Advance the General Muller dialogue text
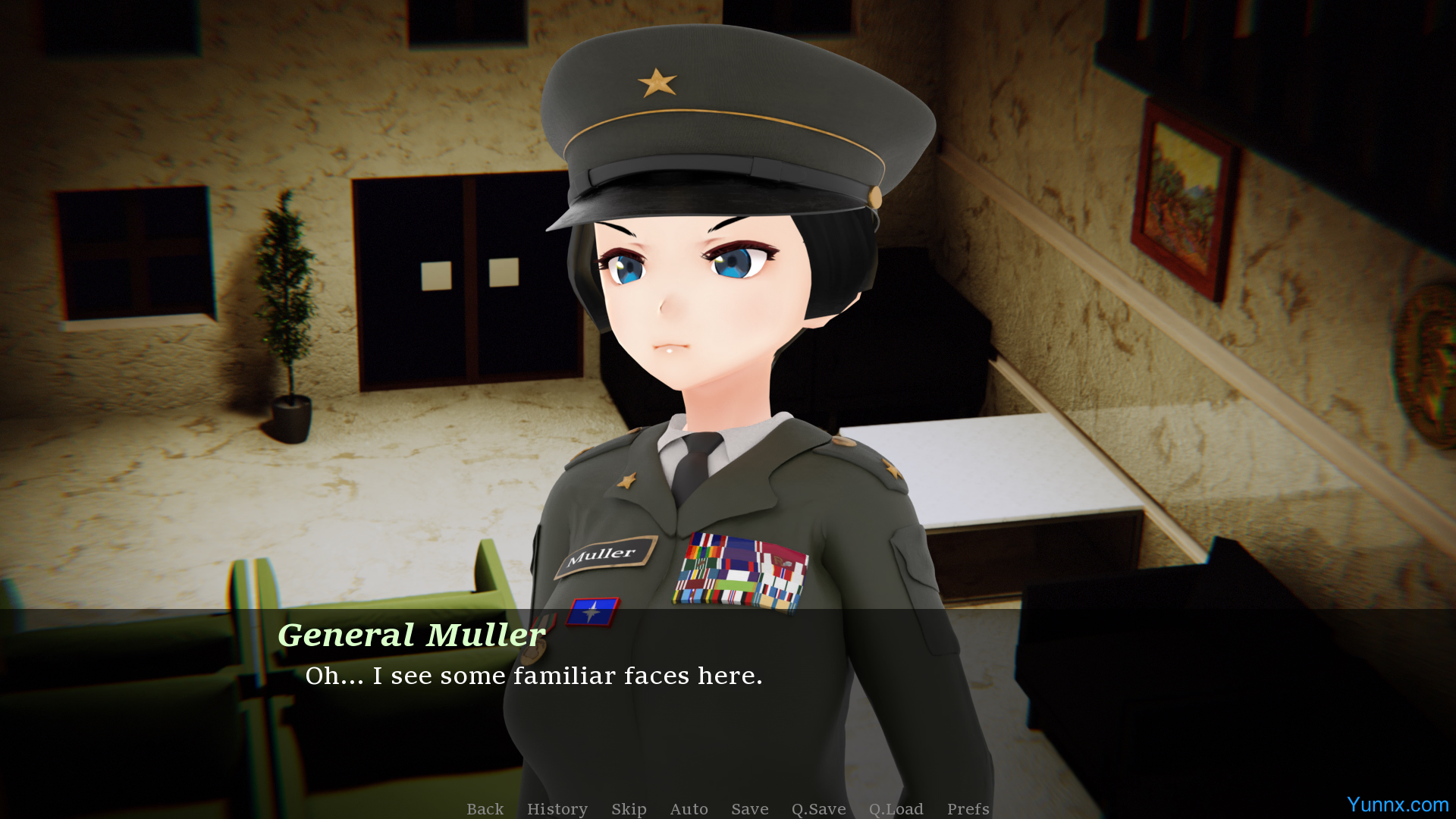 click(534, 675)
